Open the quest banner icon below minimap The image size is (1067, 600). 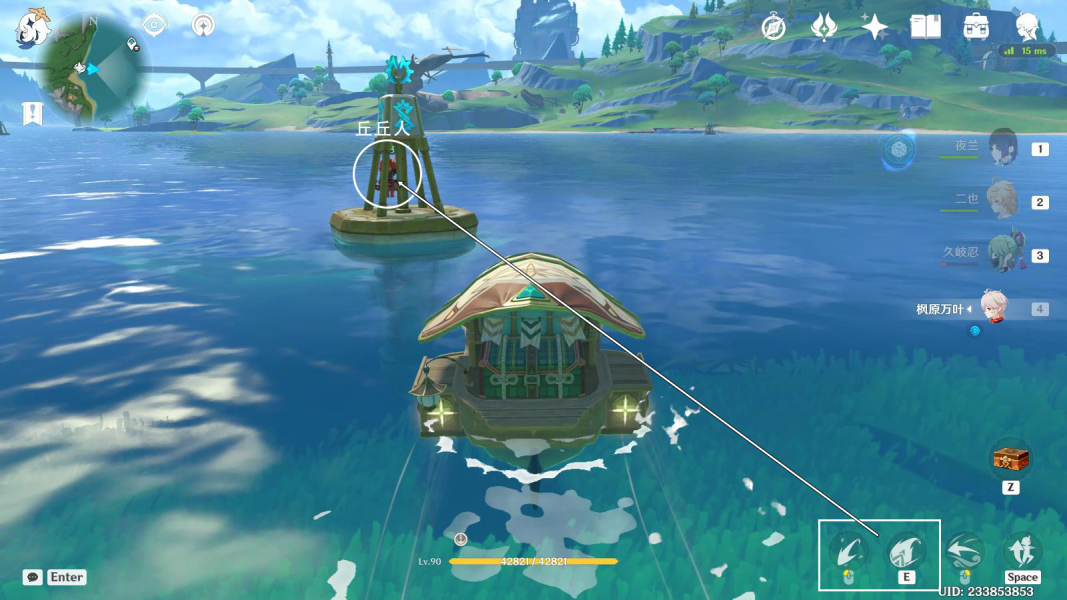[34, 113]
